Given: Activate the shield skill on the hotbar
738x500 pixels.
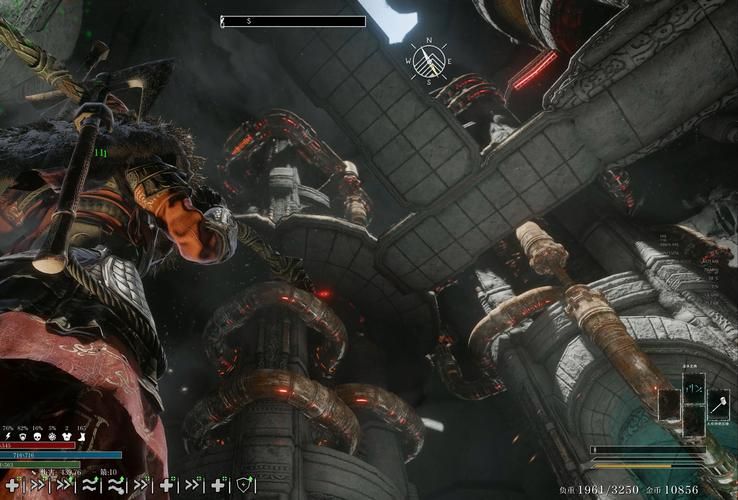Looking at the screenshot, I should click(x=245, y=485).
